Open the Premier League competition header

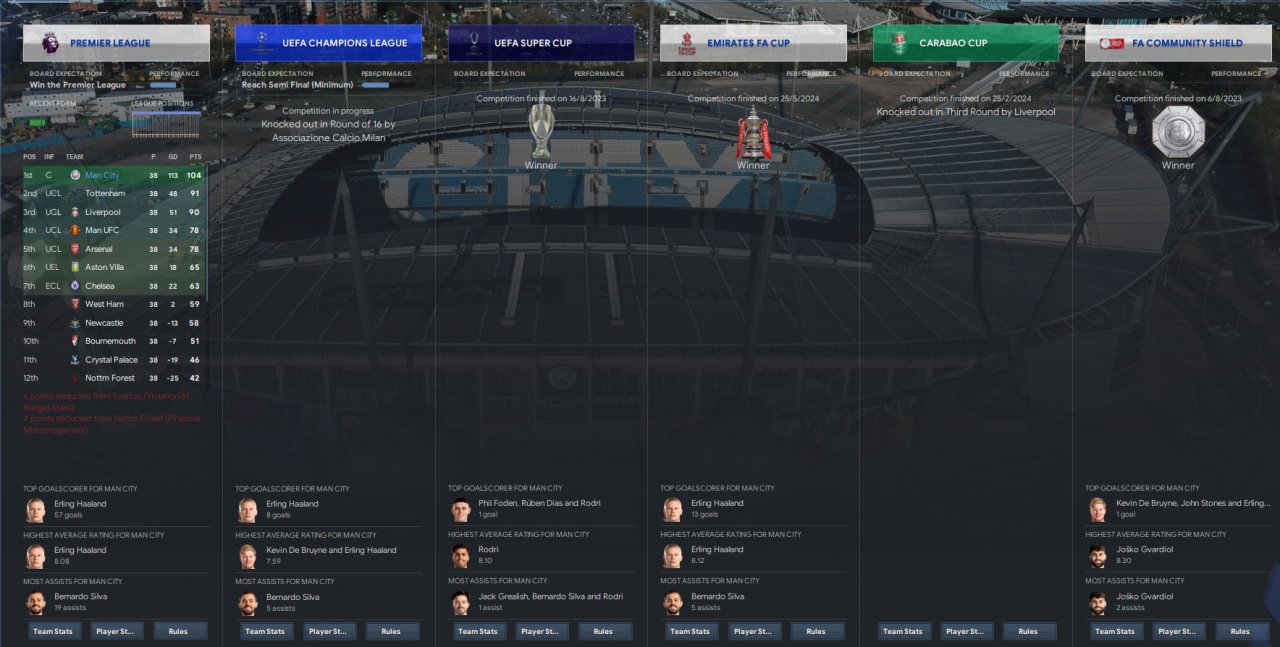(x=116, y=43)
